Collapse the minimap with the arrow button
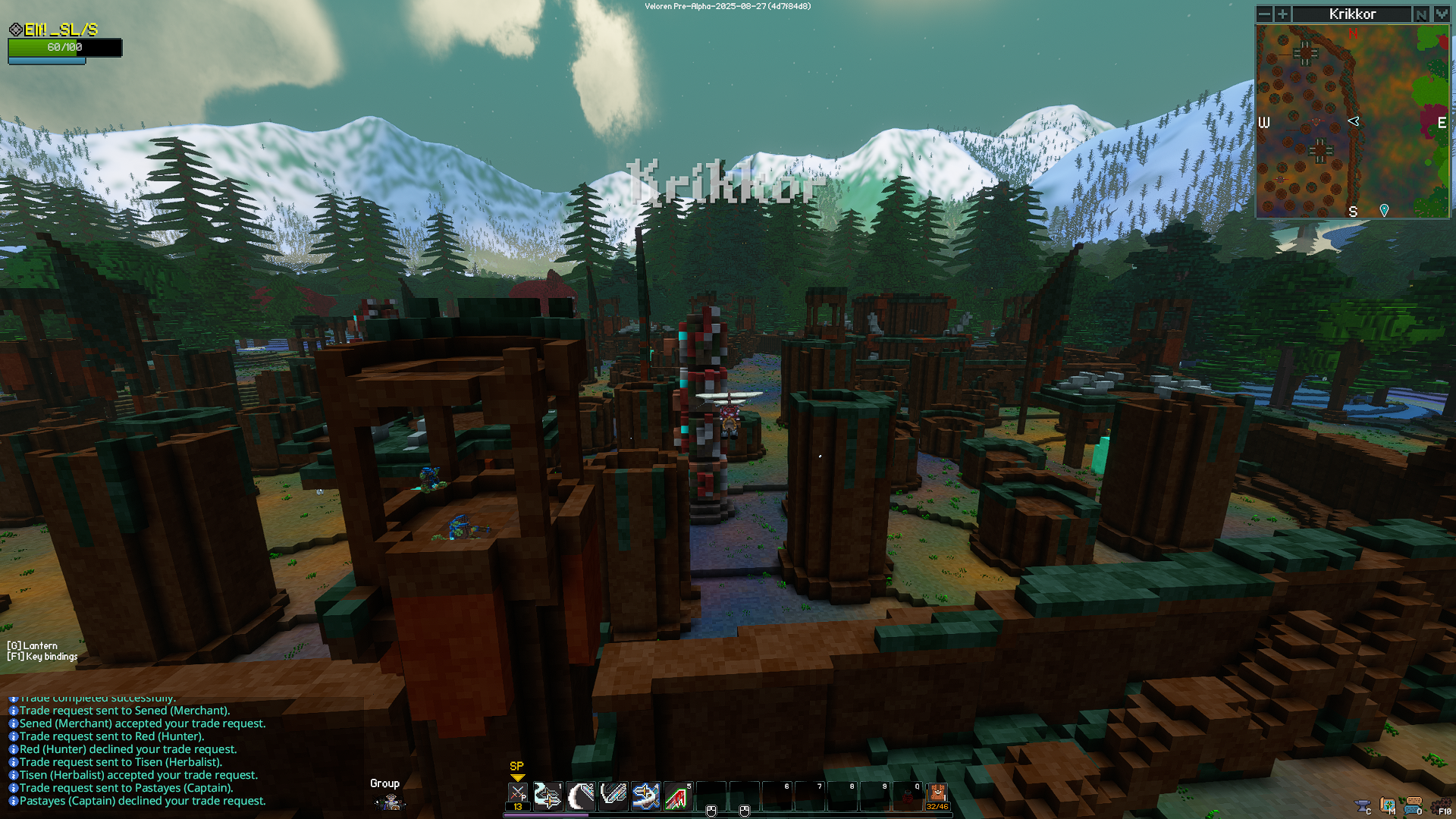This screenshot has height=819, width=1456. 1442,14
